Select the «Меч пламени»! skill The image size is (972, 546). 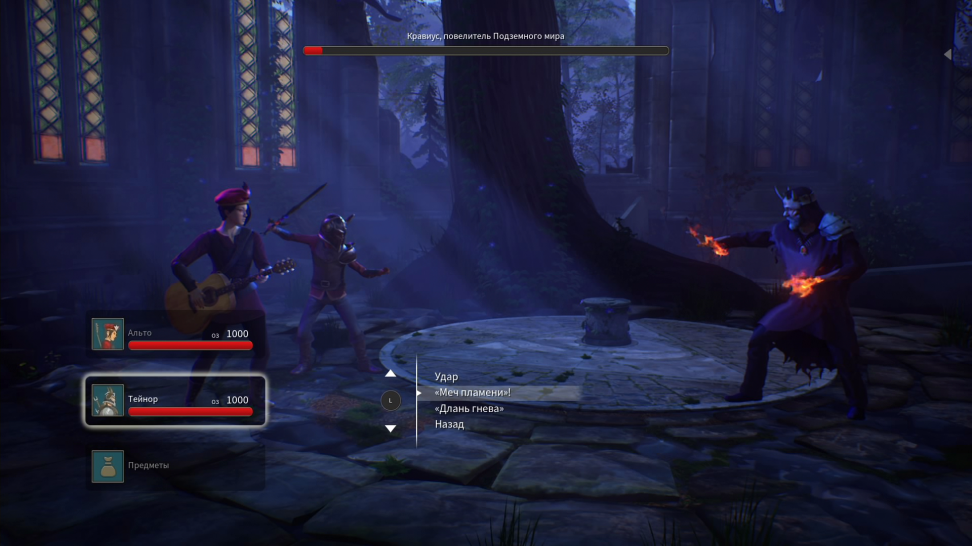coord(473,393)
